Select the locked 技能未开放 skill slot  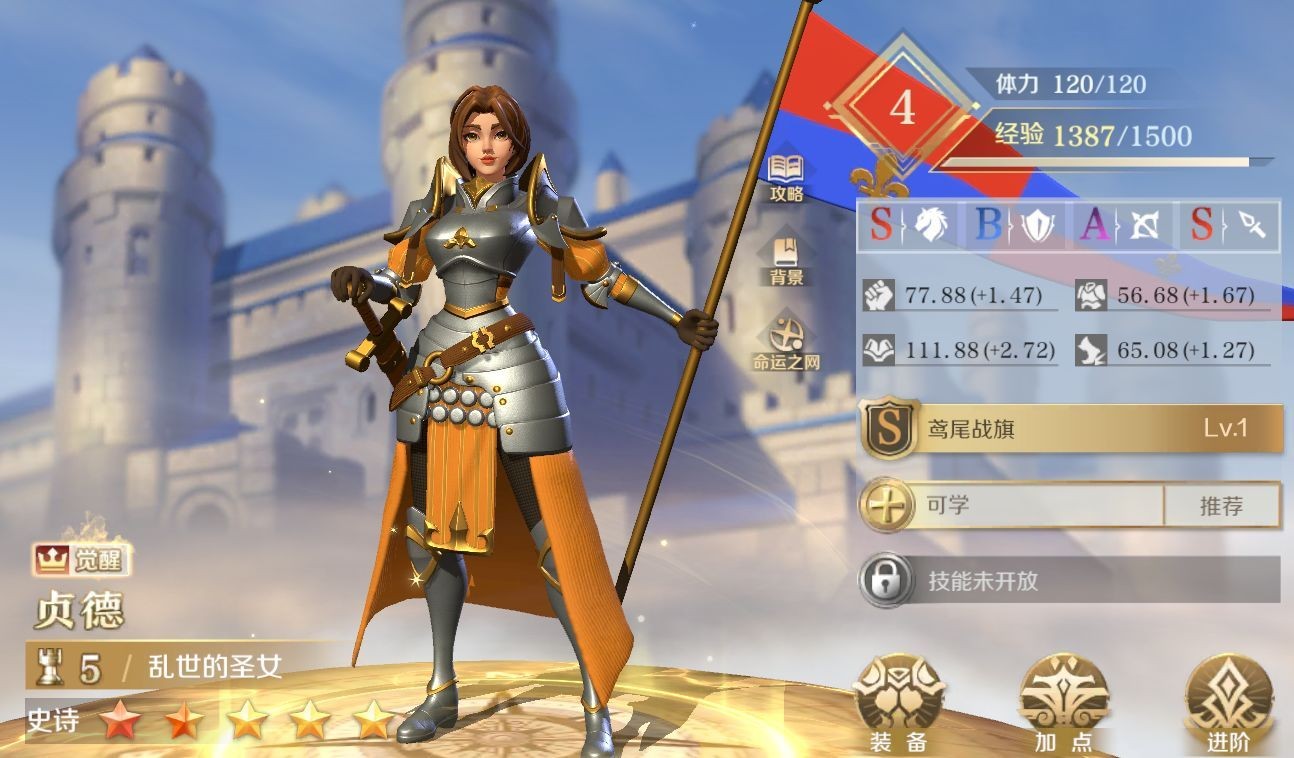[1071, 580]
